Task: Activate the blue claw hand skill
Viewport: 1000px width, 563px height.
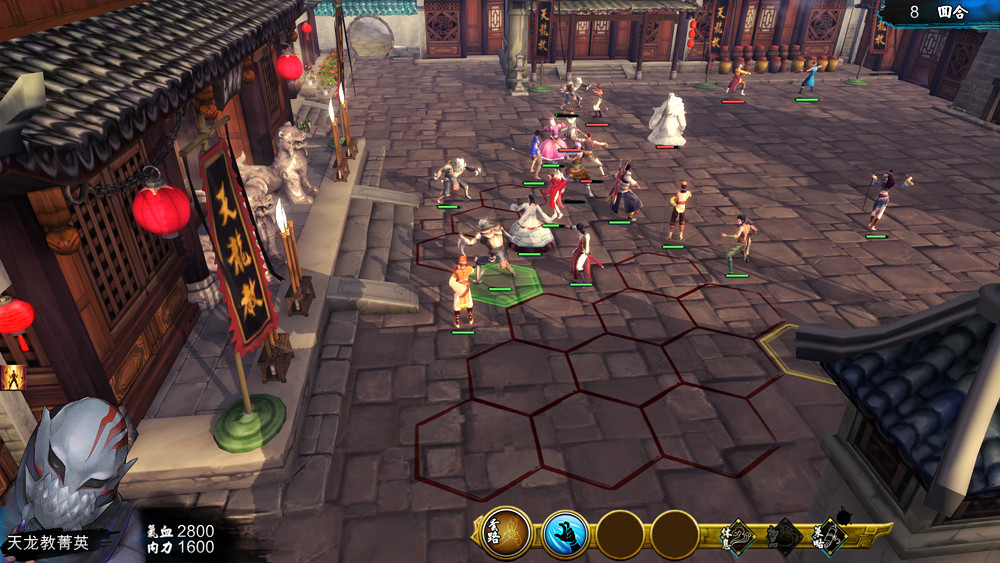Action: (564, 534)
